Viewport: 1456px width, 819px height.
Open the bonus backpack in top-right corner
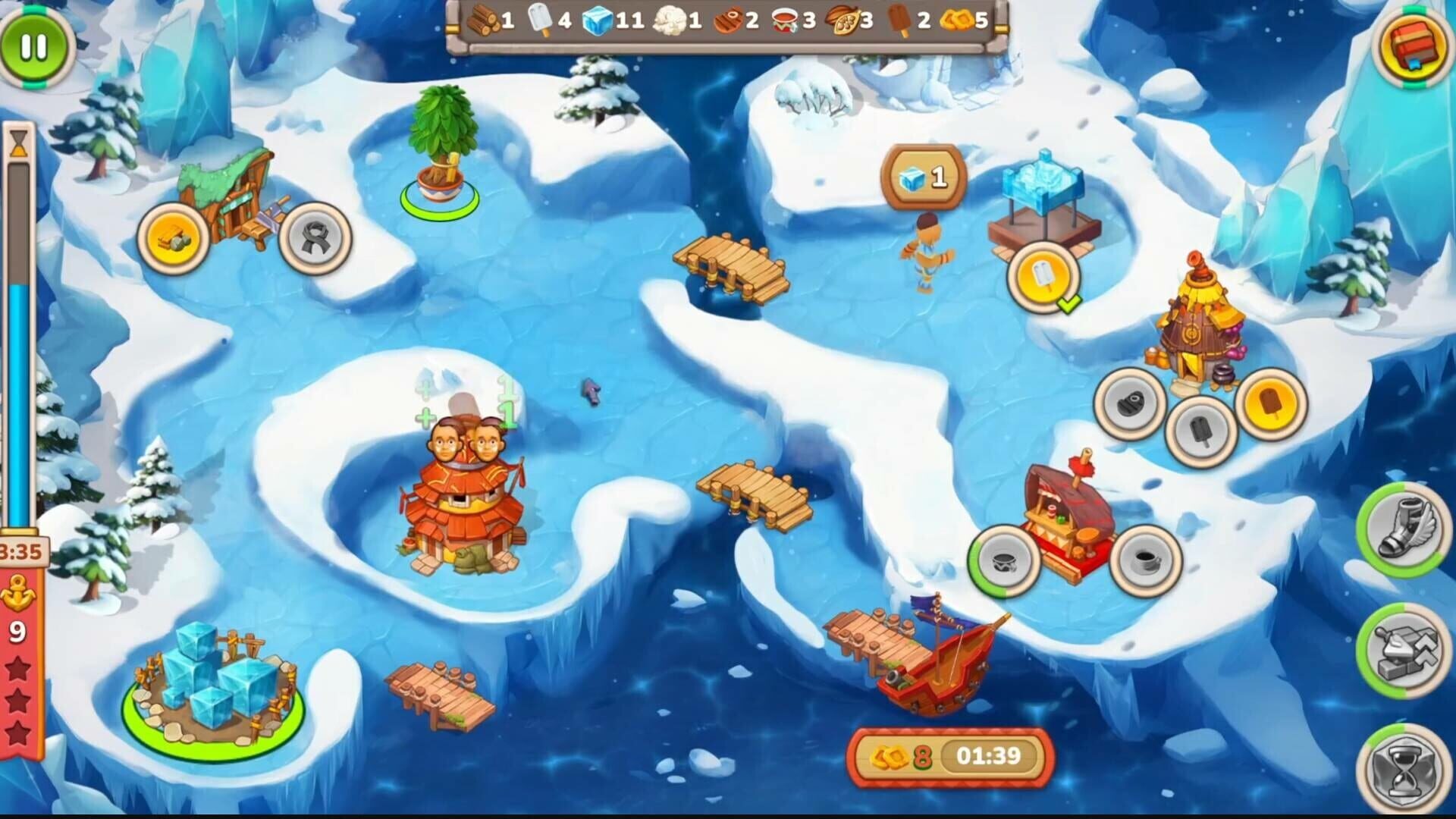pos(1412,47)
